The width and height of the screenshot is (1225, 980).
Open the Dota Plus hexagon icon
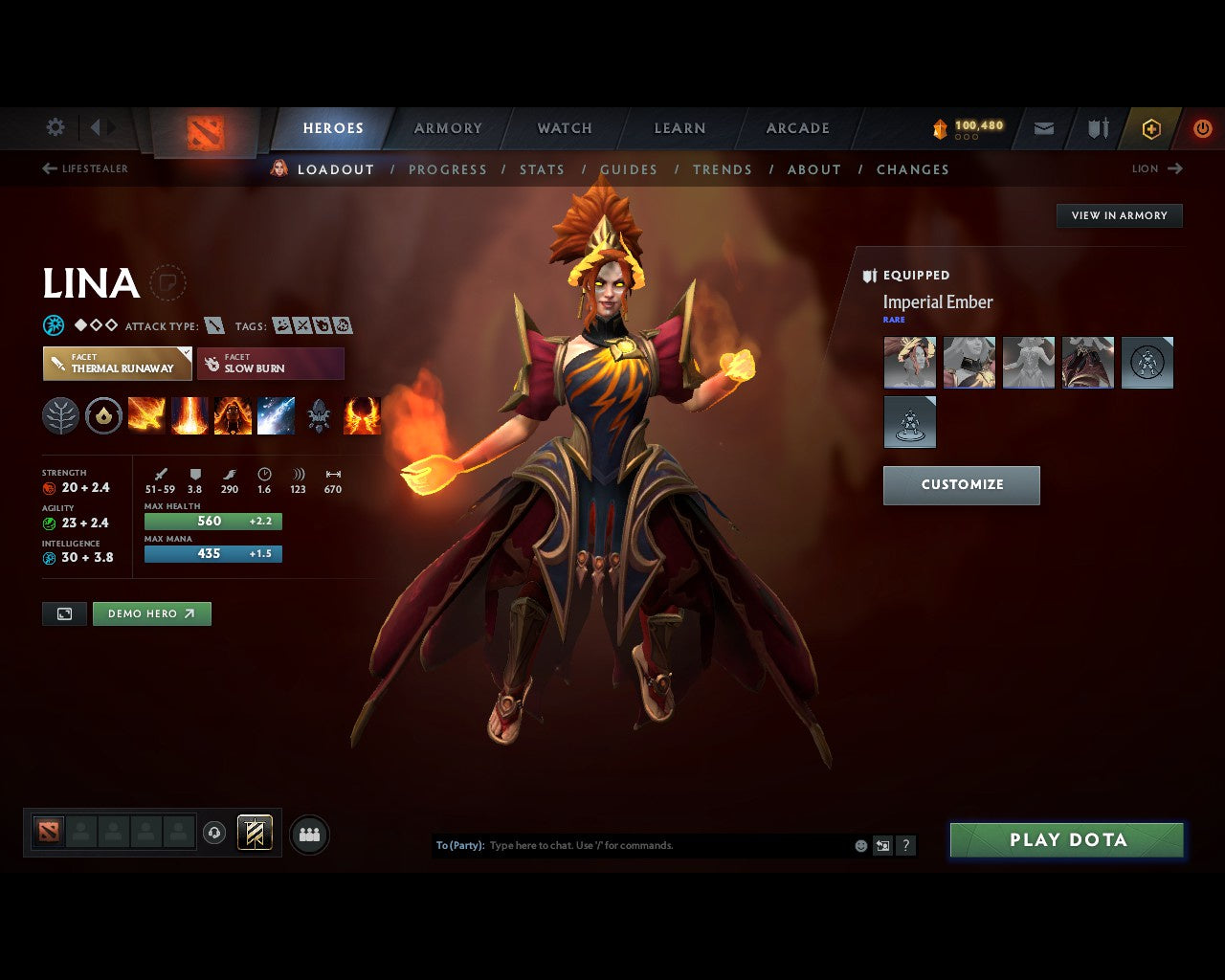(x=1151, y=128)
